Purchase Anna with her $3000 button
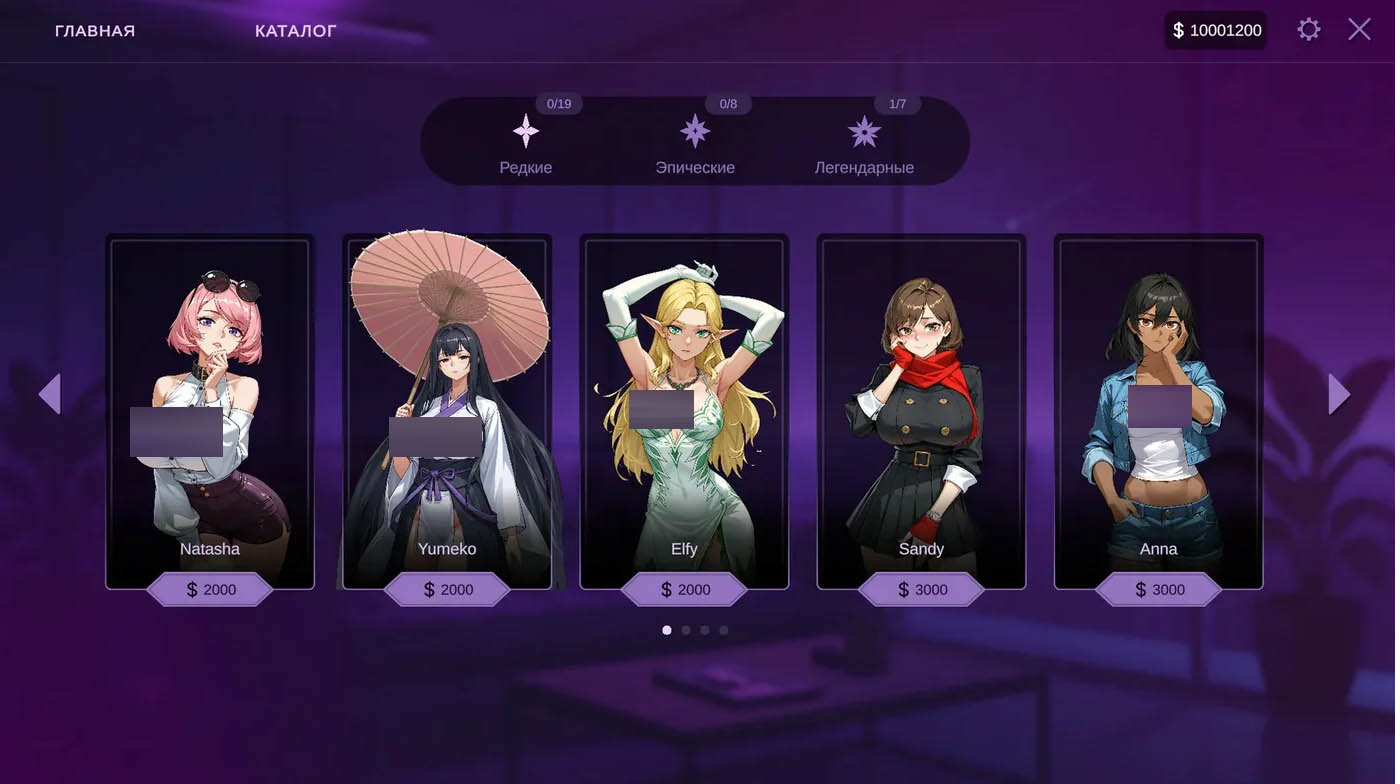 click(1158, 590)
